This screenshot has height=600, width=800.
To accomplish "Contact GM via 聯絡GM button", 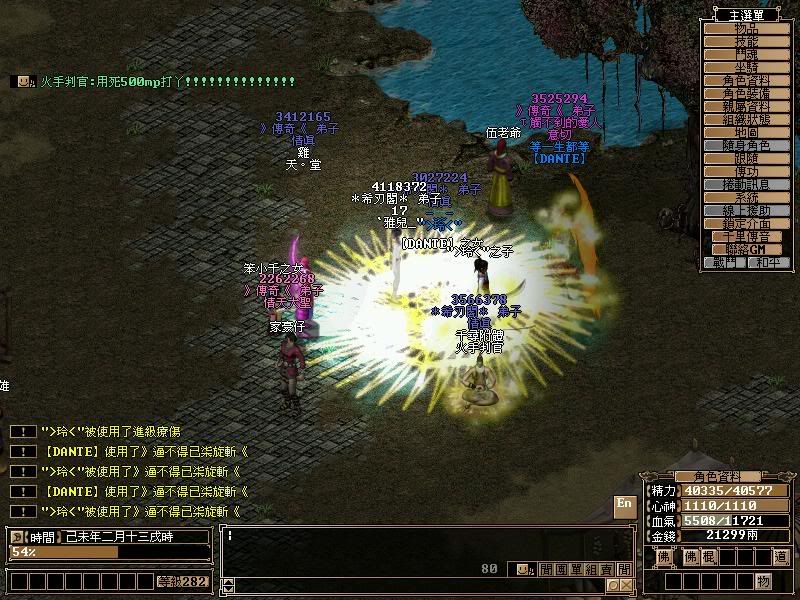I will 746,249.
